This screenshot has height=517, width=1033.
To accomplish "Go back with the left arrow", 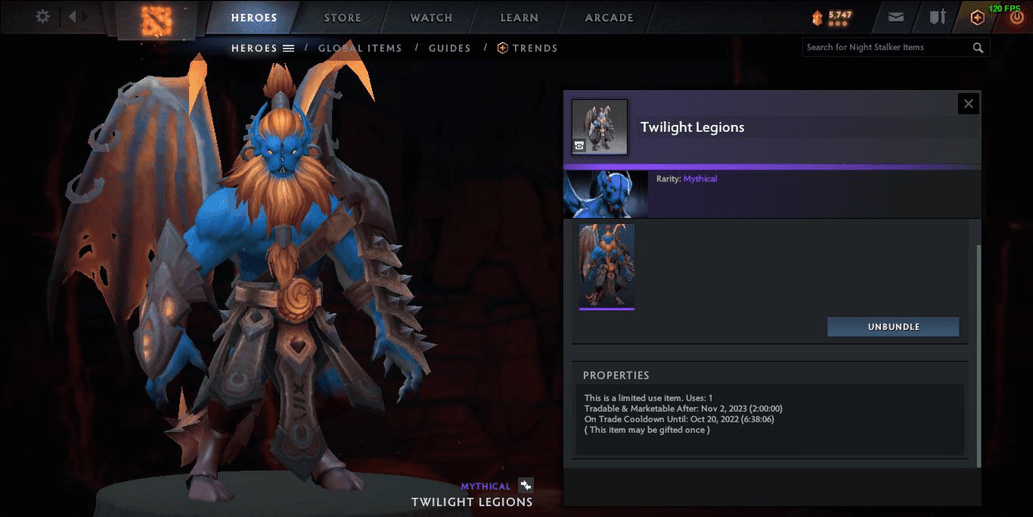I will 74,17.
